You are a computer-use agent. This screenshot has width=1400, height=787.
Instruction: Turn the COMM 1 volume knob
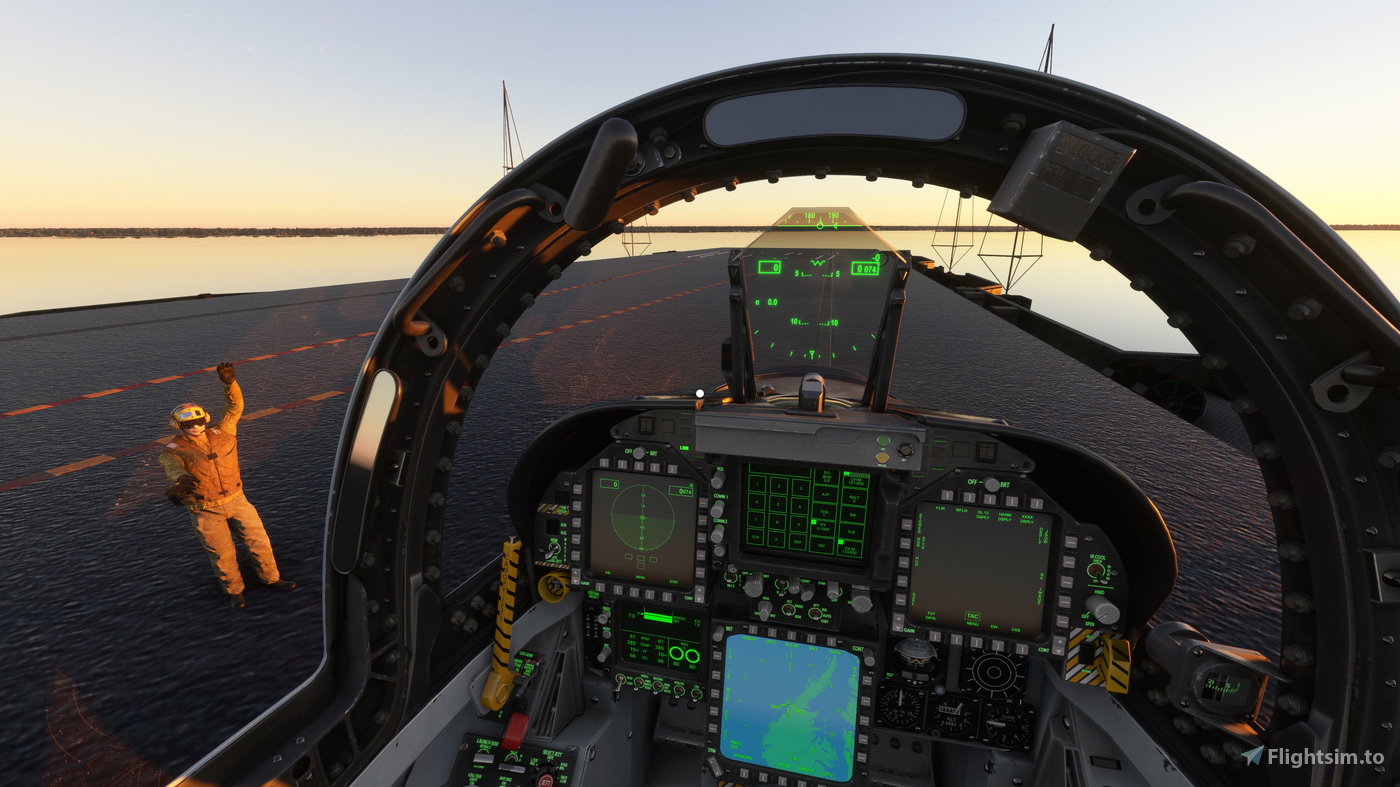click(719, 510)
